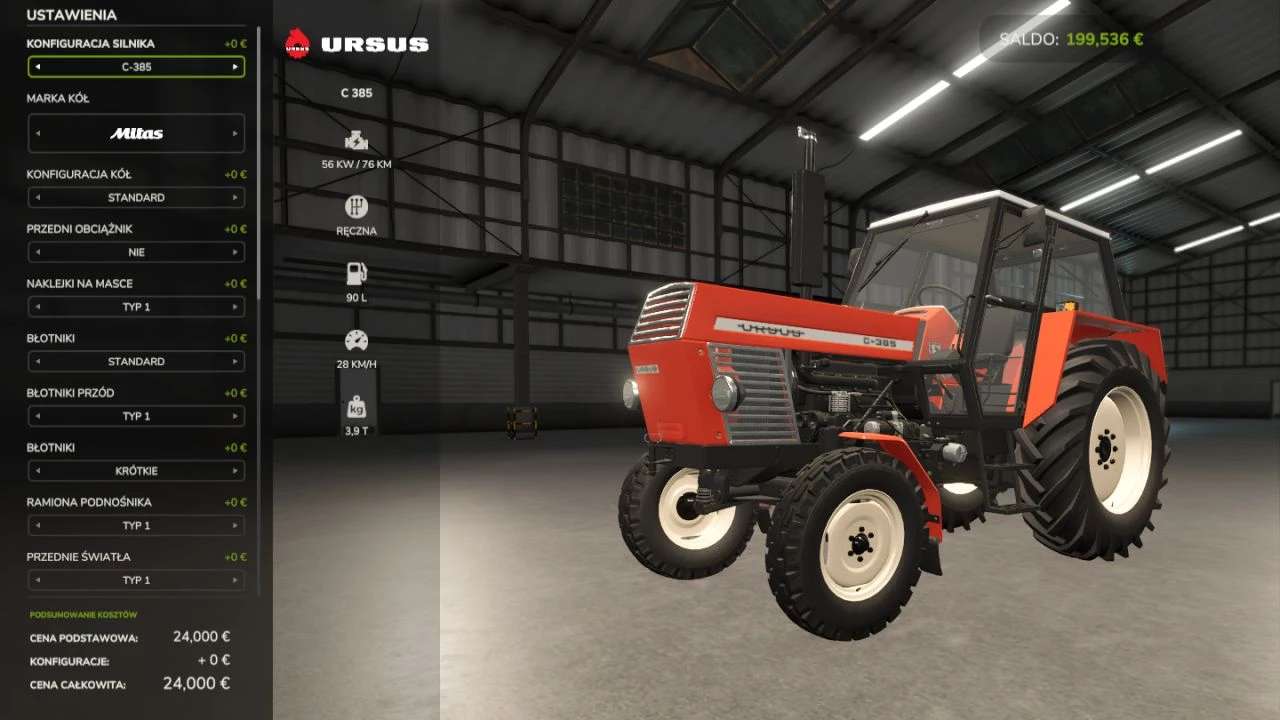Switch BŁOTNIKI fender option to KRÓTKIE
Viewport: 1280px width, 720px height.
pyautogui.click(x=137, y=470)
